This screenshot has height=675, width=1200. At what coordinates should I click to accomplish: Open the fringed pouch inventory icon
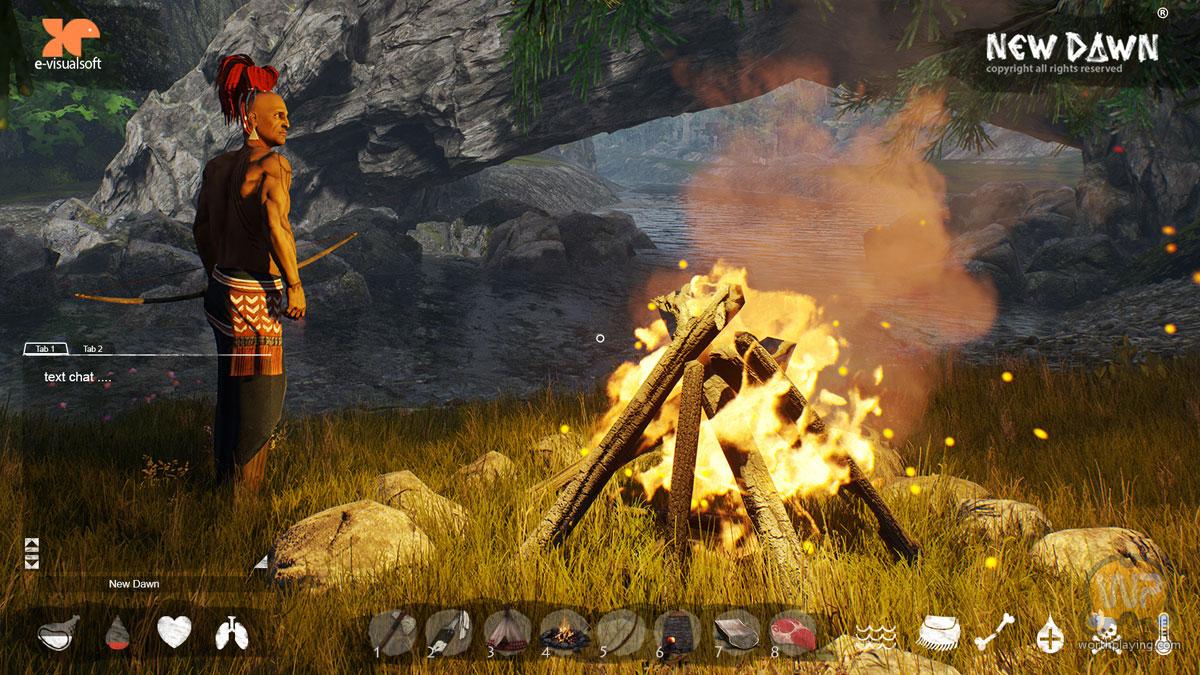pyautogui.click(x=938, y=633)
